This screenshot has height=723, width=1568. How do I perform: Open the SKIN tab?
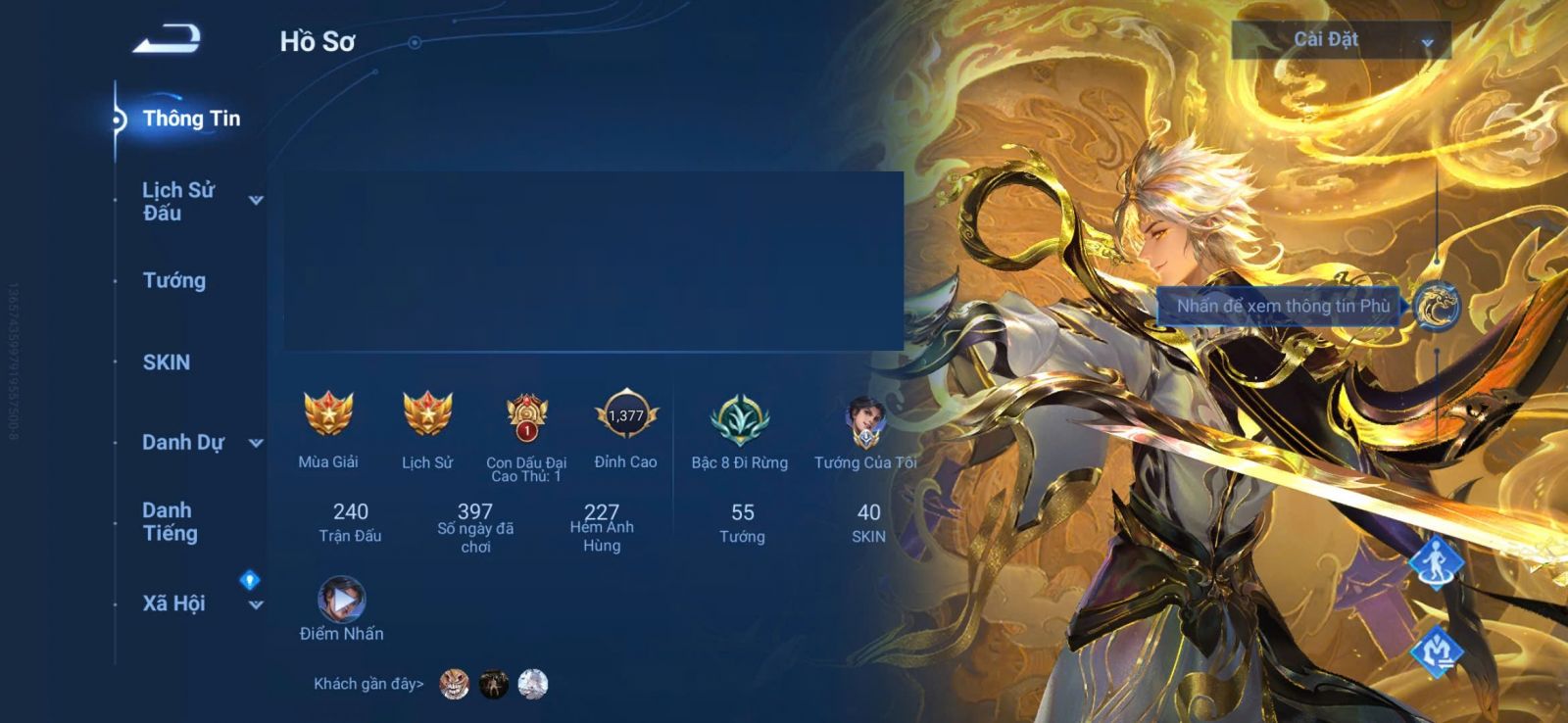pyautogui.click(x=167, y=362)
